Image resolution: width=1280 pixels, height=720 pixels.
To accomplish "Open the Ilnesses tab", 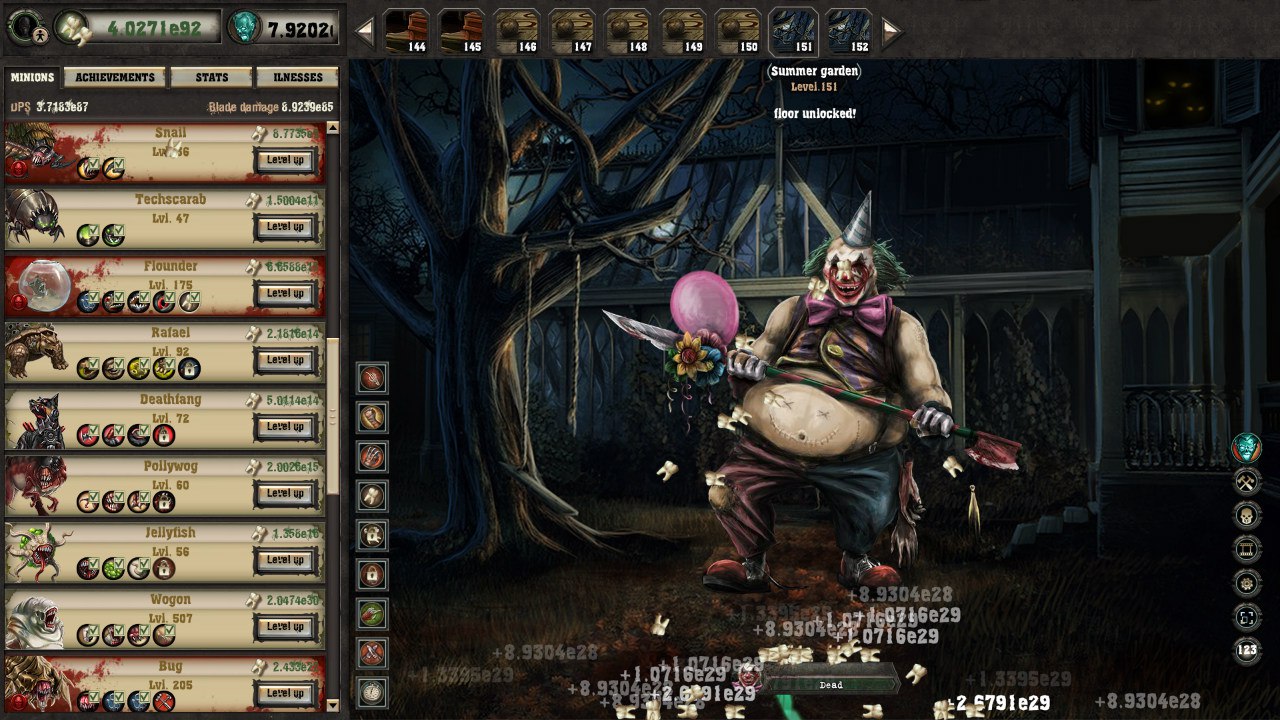I will (x=296, y=76).
